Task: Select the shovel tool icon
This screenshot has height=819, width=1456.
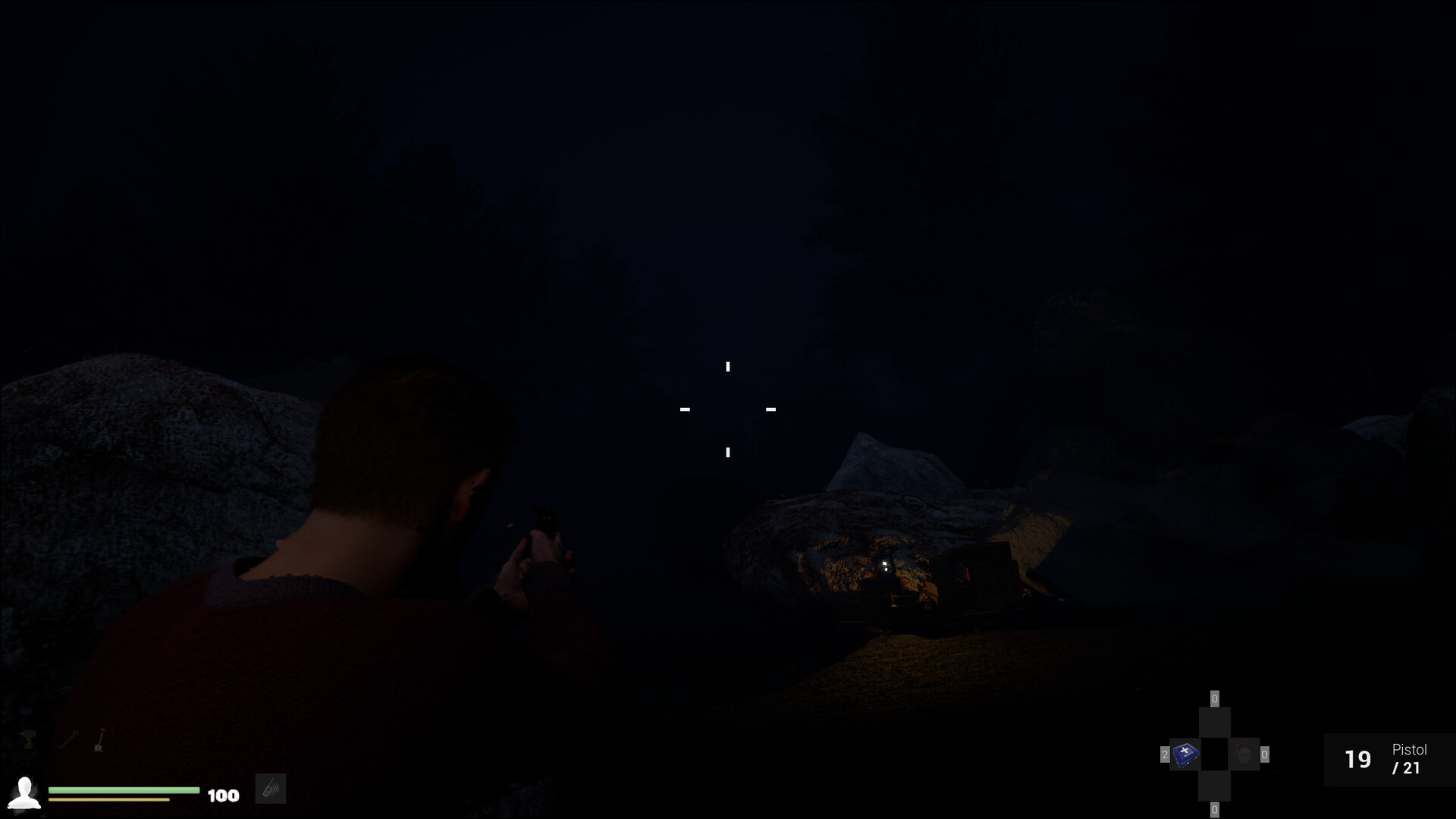Action: pyautogui.click(x=99, y=740)
